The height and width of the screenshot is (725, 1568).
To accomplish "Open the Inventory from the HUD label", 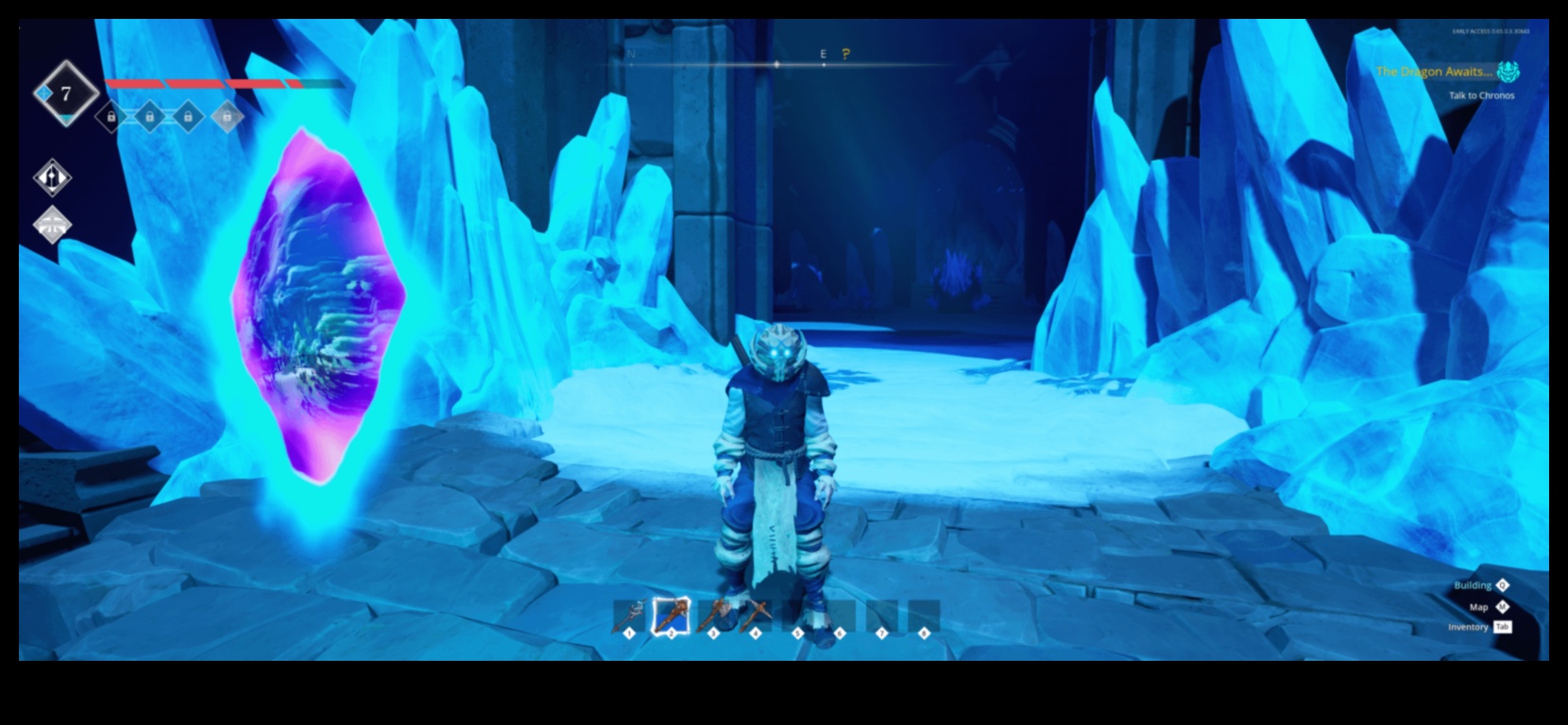I will click(1468, 627).
